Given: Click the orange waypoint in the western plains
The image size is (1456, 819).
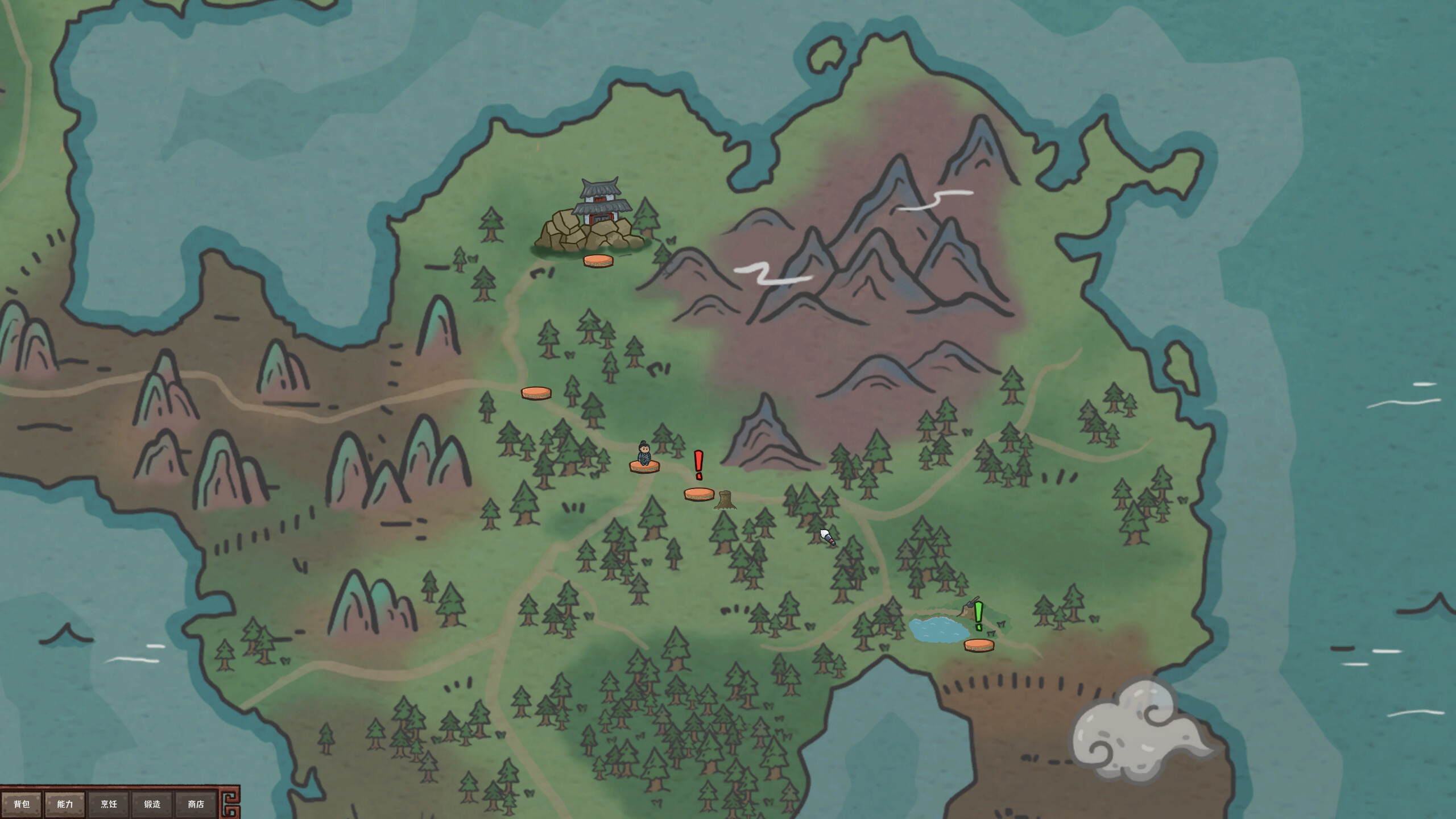Looking at the screenshot, I should 536,392.
